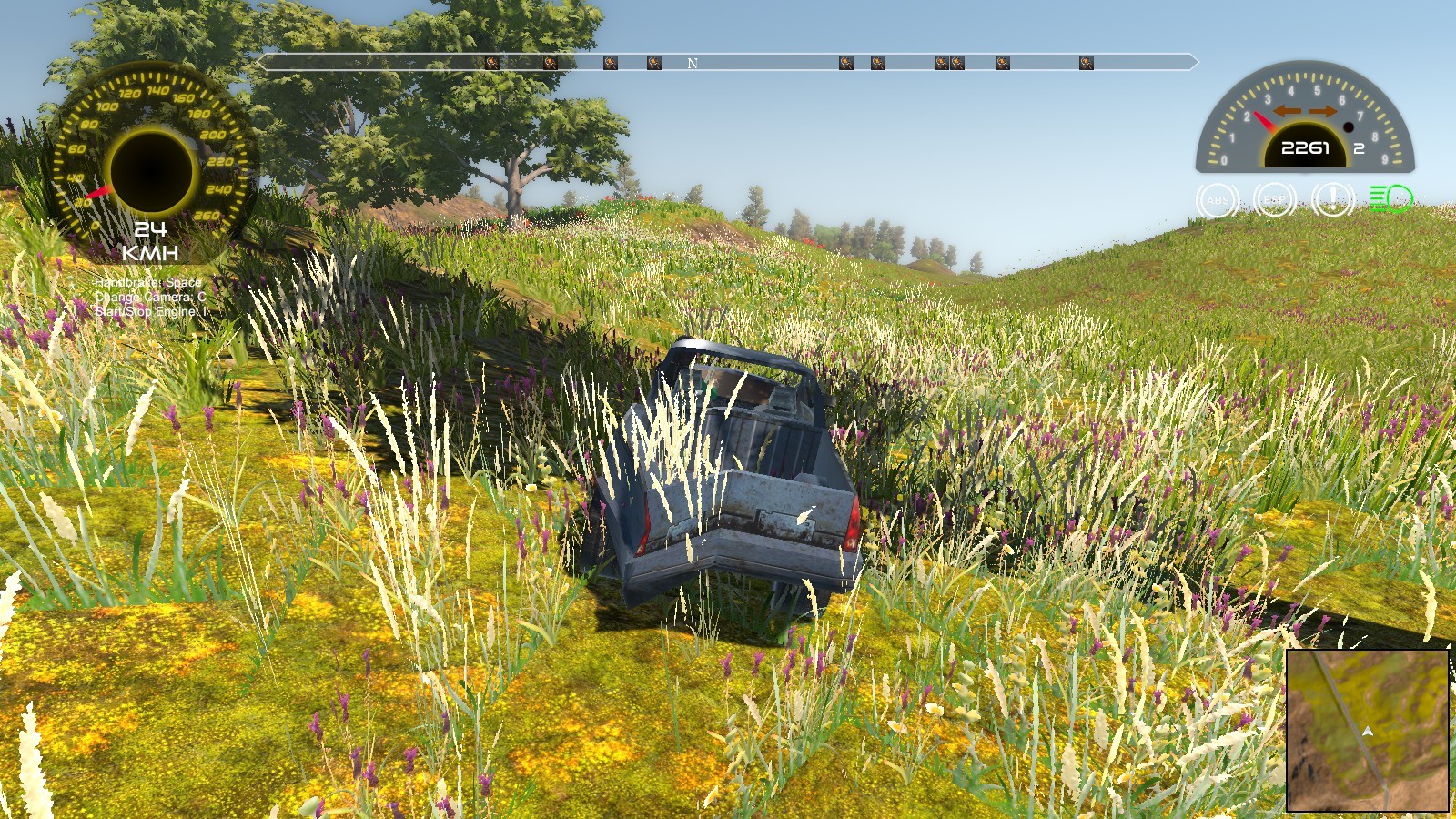Toggle ESP stability control indicator
Image resolution: width=1456 pixels, height=819 pixels.
pyautogui.click(x=1274, y=198)
